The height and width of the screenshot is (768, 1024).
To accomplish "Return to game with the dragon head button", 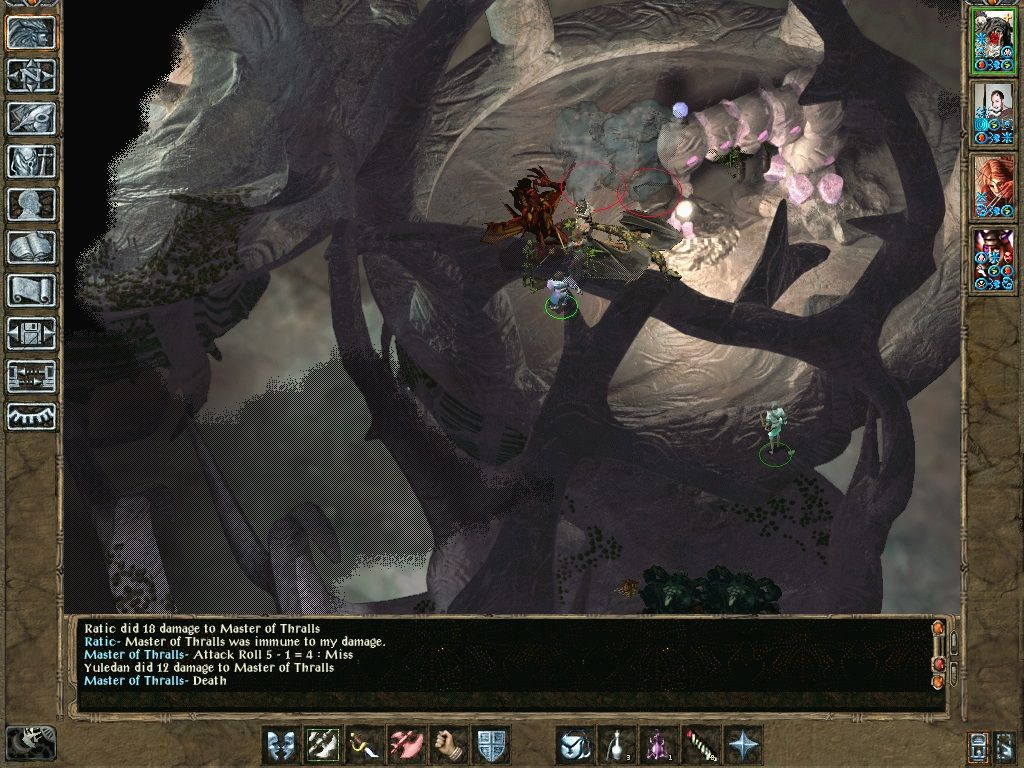I will point(31,32).
